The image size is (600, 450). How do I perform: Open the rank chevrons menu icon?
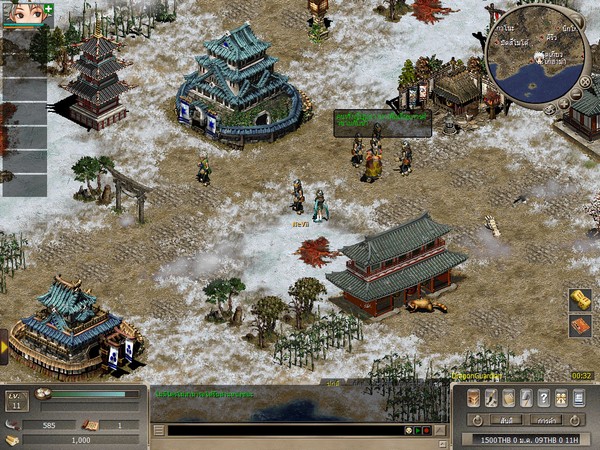(475, 397)
